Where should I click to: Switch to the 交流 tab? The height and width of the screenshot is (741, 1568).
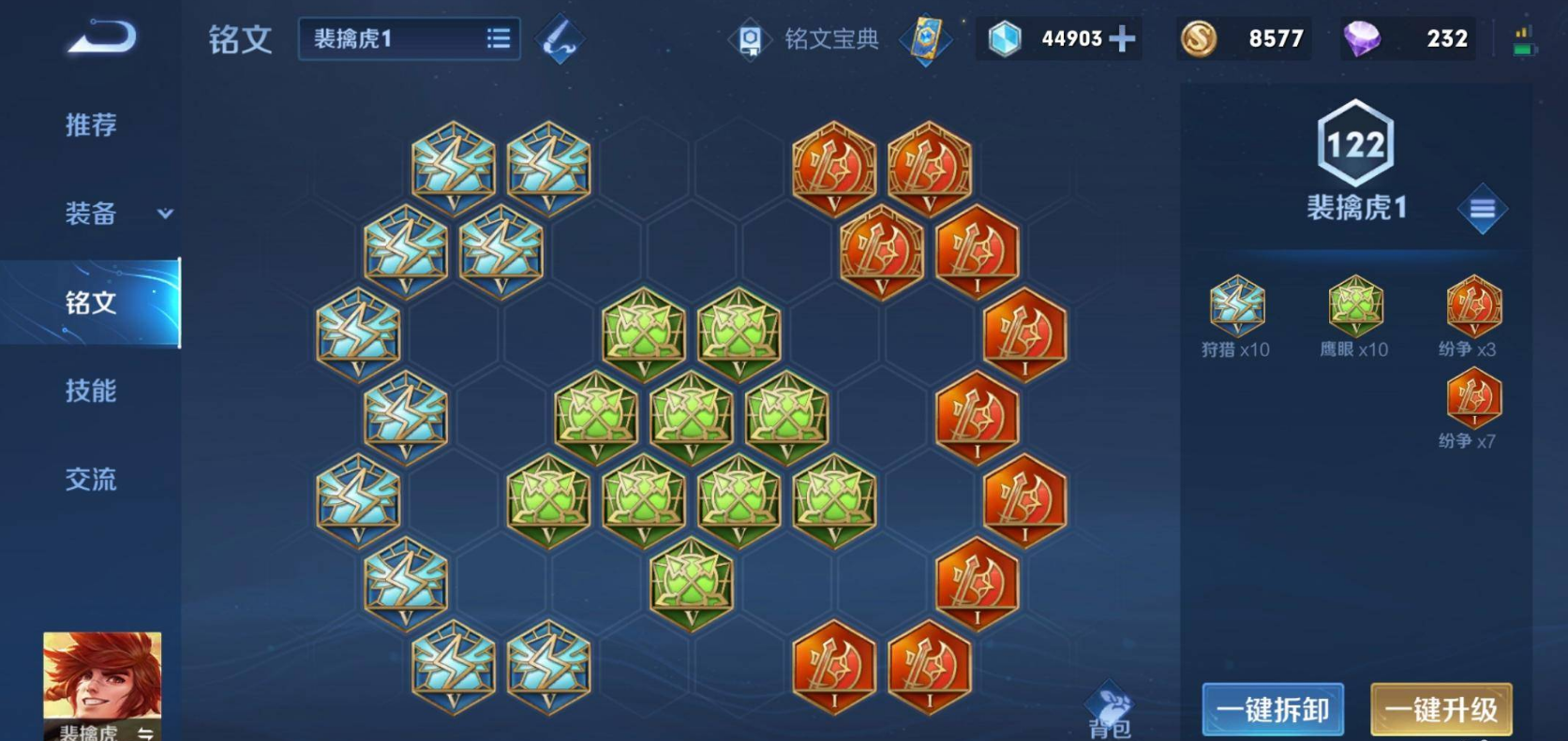[x=91, y=480]
